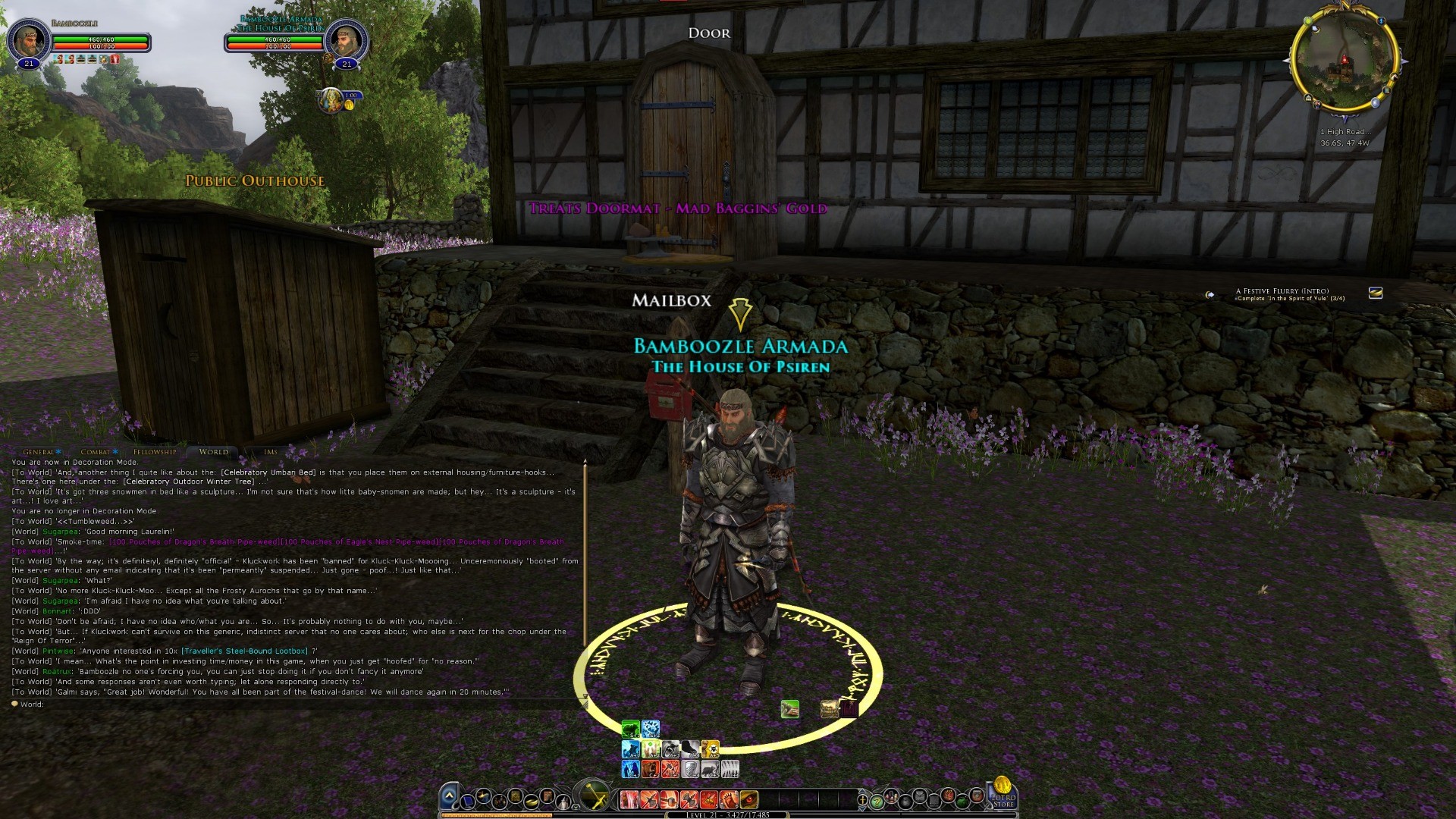The image size is (1456, 819).
Task: Open the main menu arrow button
Action: [x=449, y=796]
